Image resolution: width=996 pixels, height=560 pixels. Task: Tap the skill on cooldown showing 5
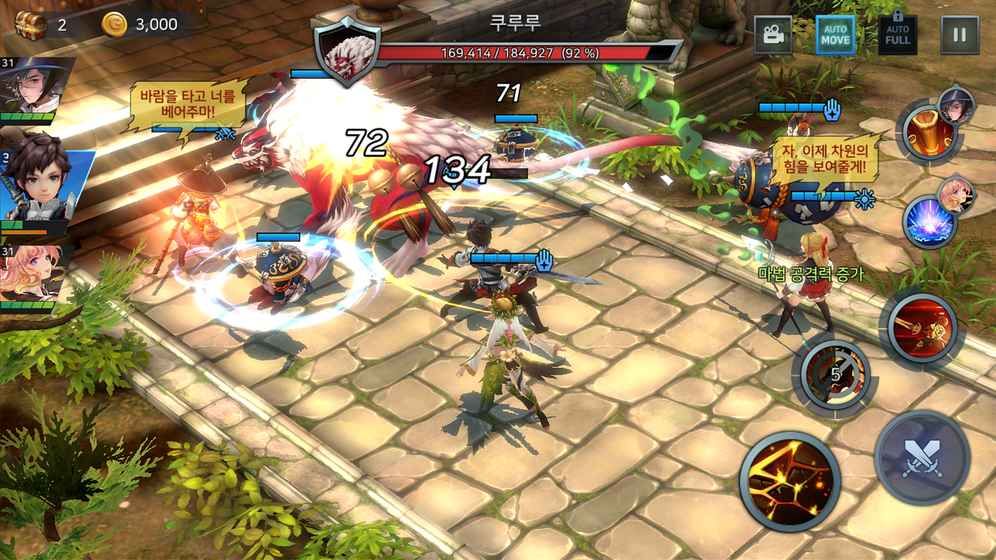click(830, 374)
